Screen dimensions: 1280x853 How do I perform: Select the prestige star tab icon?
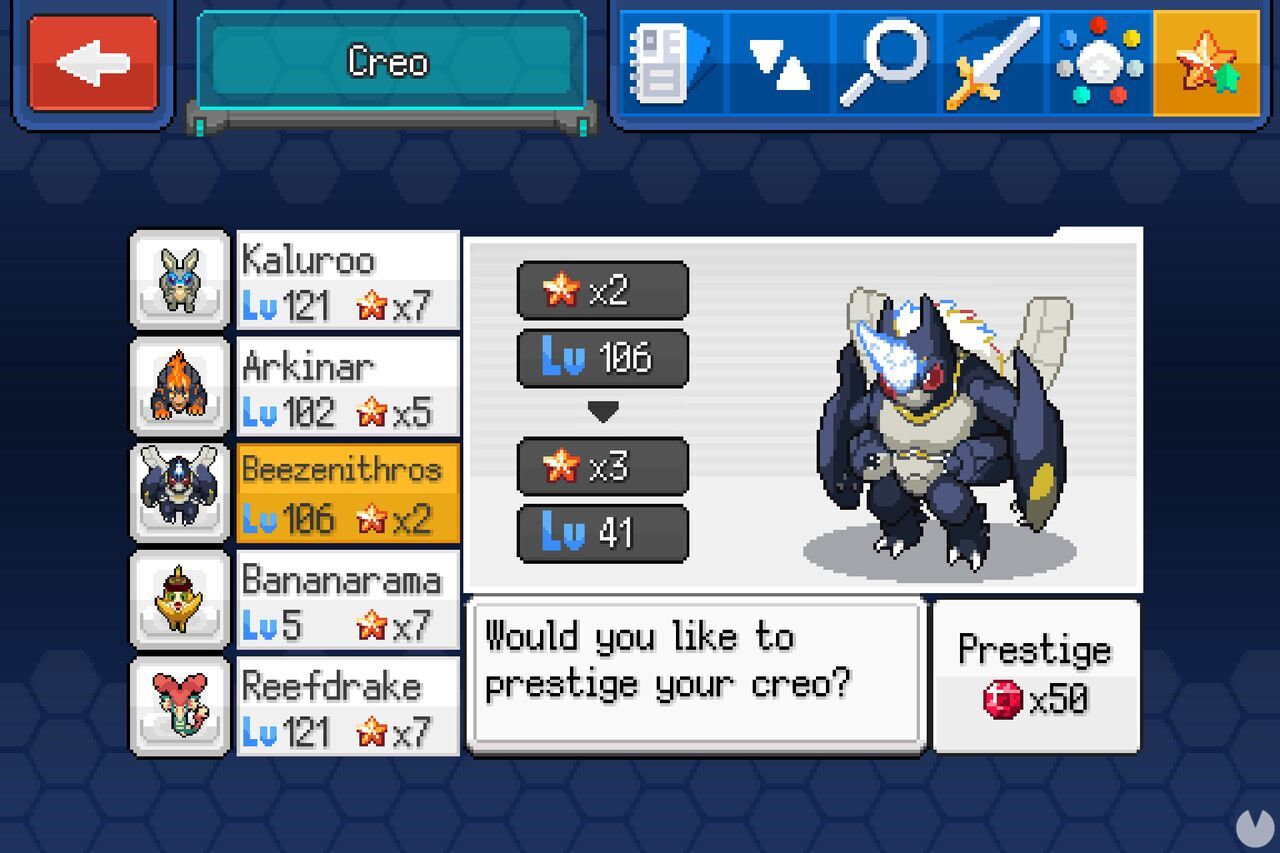[x=1207, y=63]
